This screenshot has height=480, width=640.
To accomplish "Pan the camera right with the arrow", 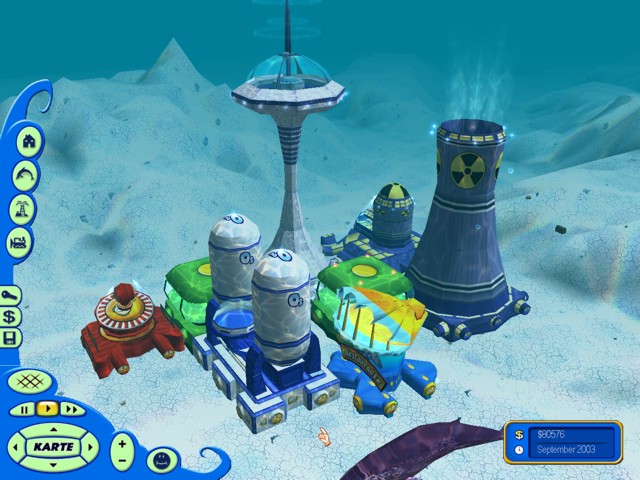I will [88, 446].
